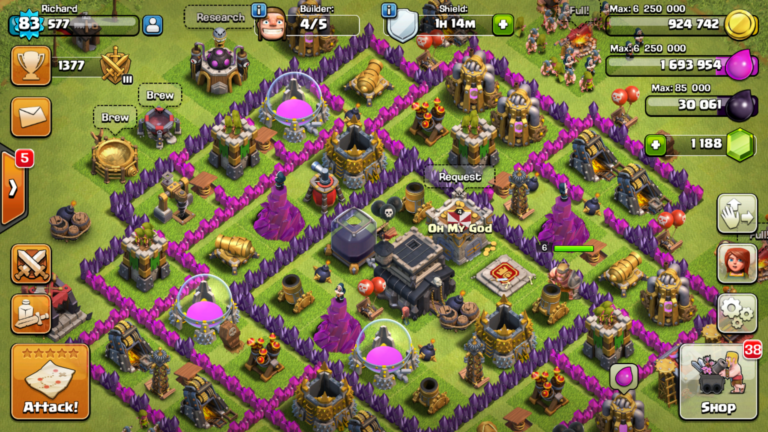Open the sword and bottle icon button

tap(30, 313)
